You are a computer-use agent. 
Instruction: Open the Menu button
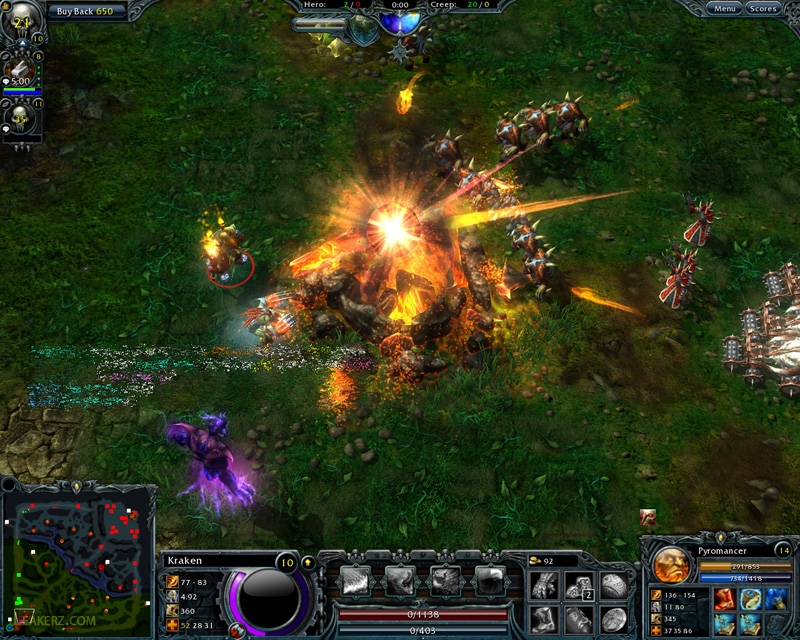pyautogui.click(x=725, y=9)
